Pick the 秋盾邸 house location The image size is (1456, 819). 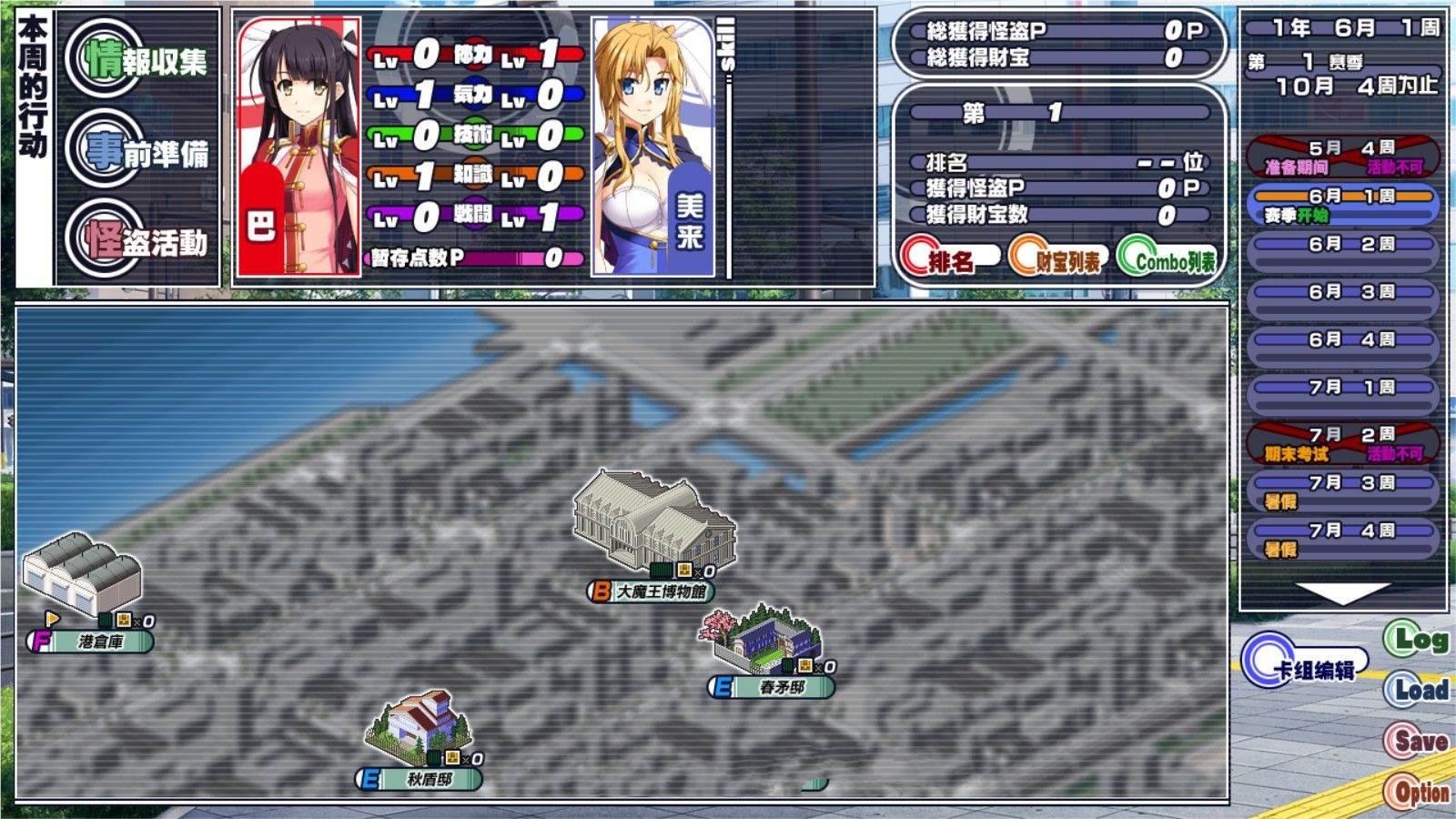click(420, 728)
